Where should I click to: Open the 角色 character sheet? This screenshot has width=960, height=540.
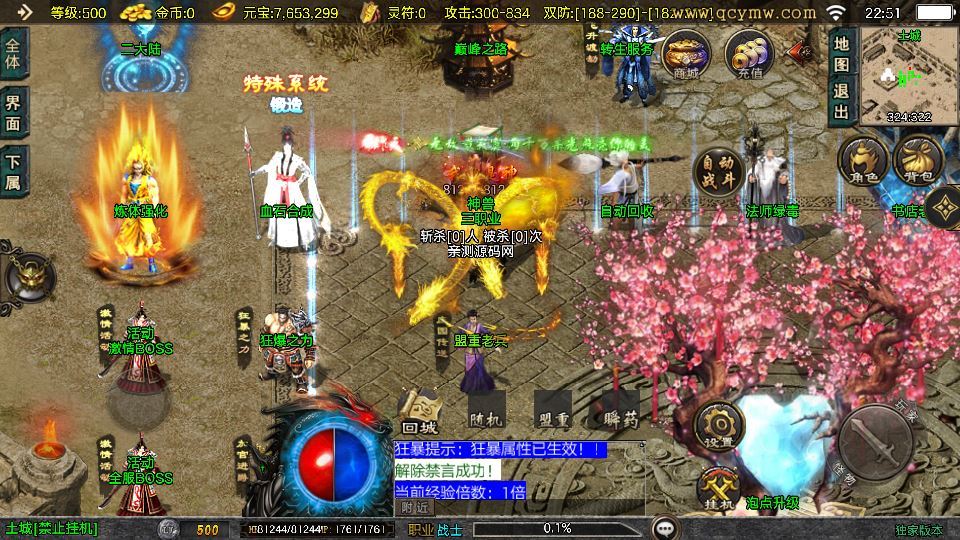click(862, 163)
